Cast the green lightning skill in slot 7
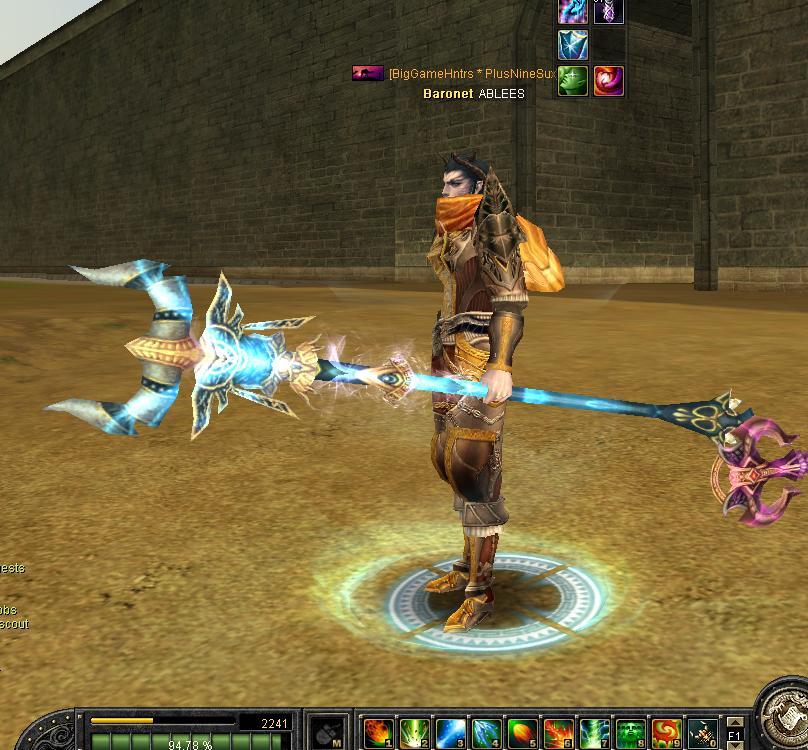808x750 pixels. coord(594,733)
